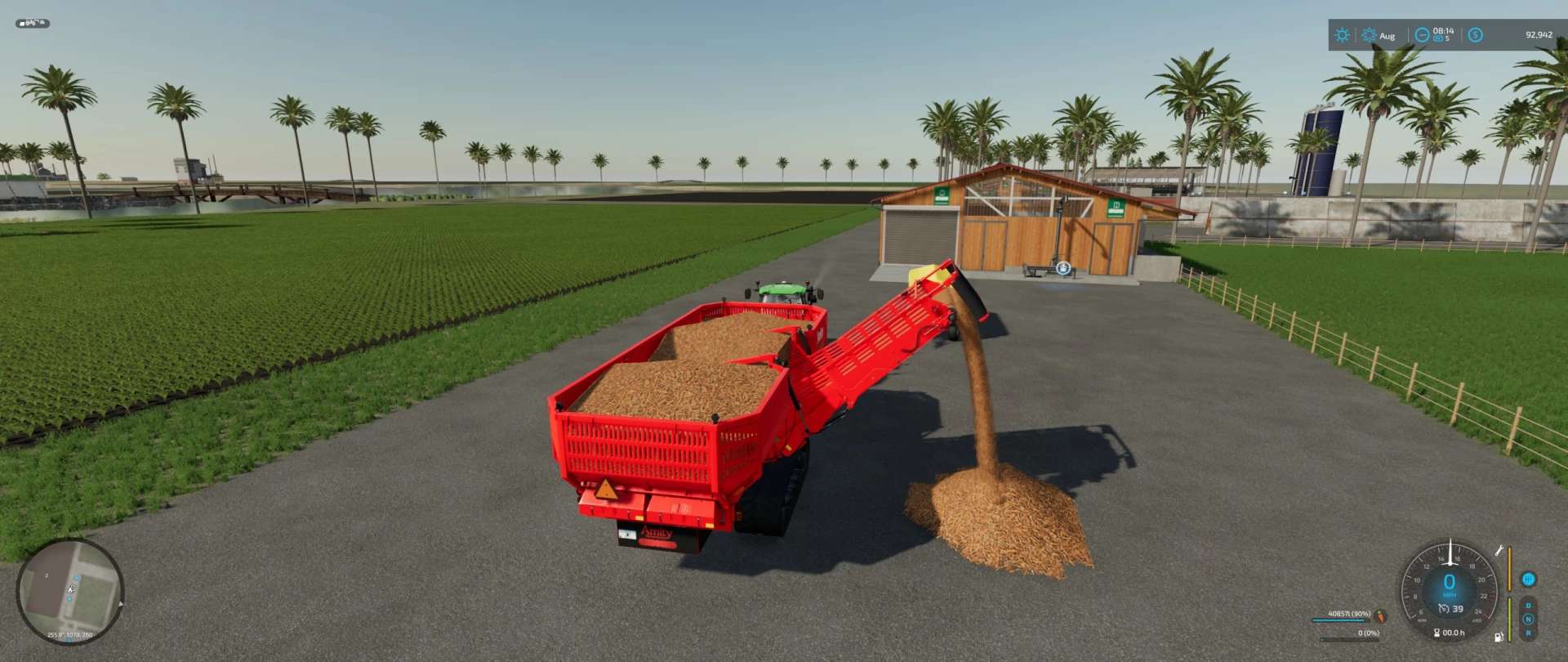Click the money balance reading 92,942
The image size is (1568, 662).
tap(1539, 35)
